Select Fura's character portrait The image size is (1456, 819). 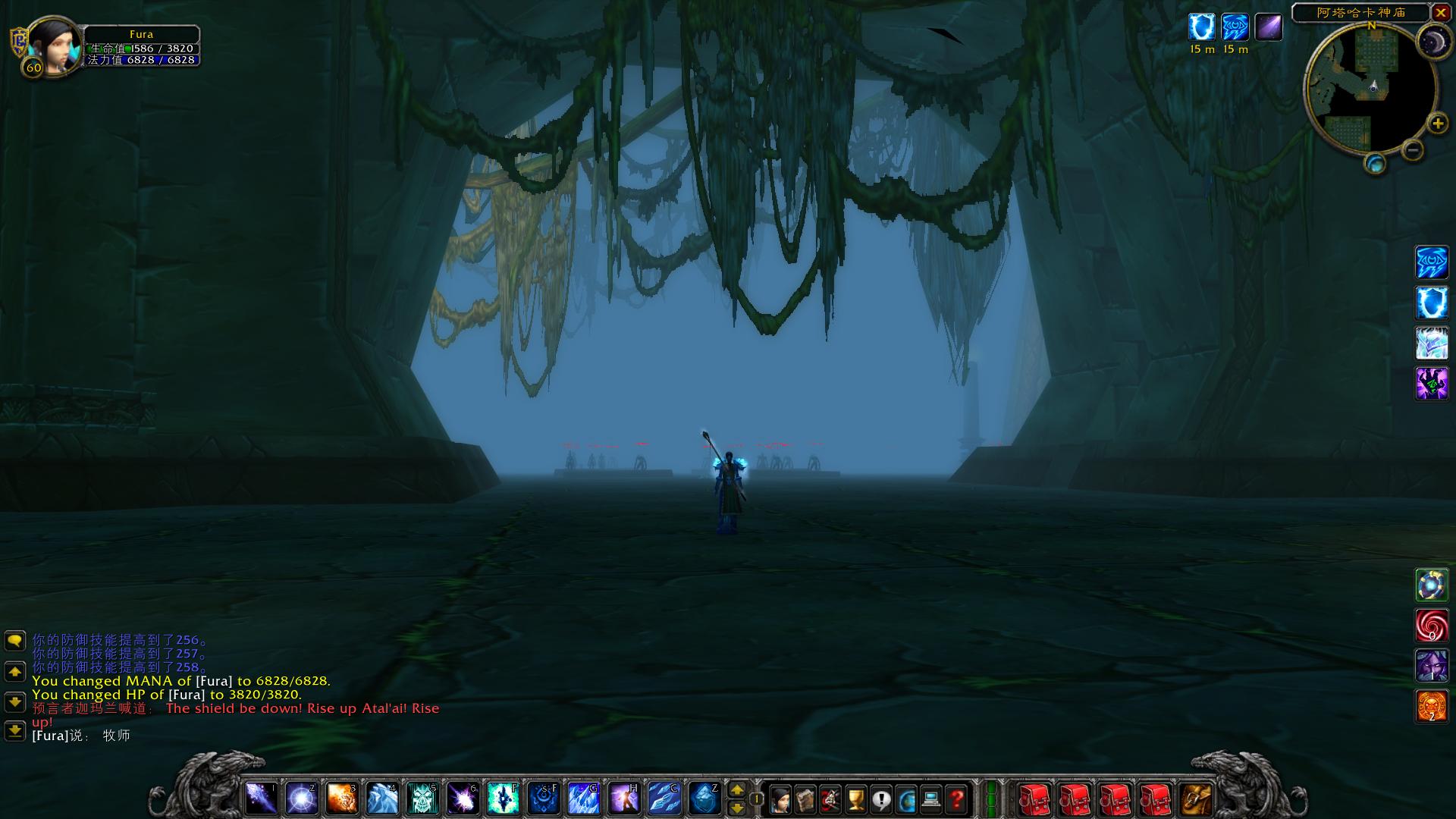coord(55,45)
